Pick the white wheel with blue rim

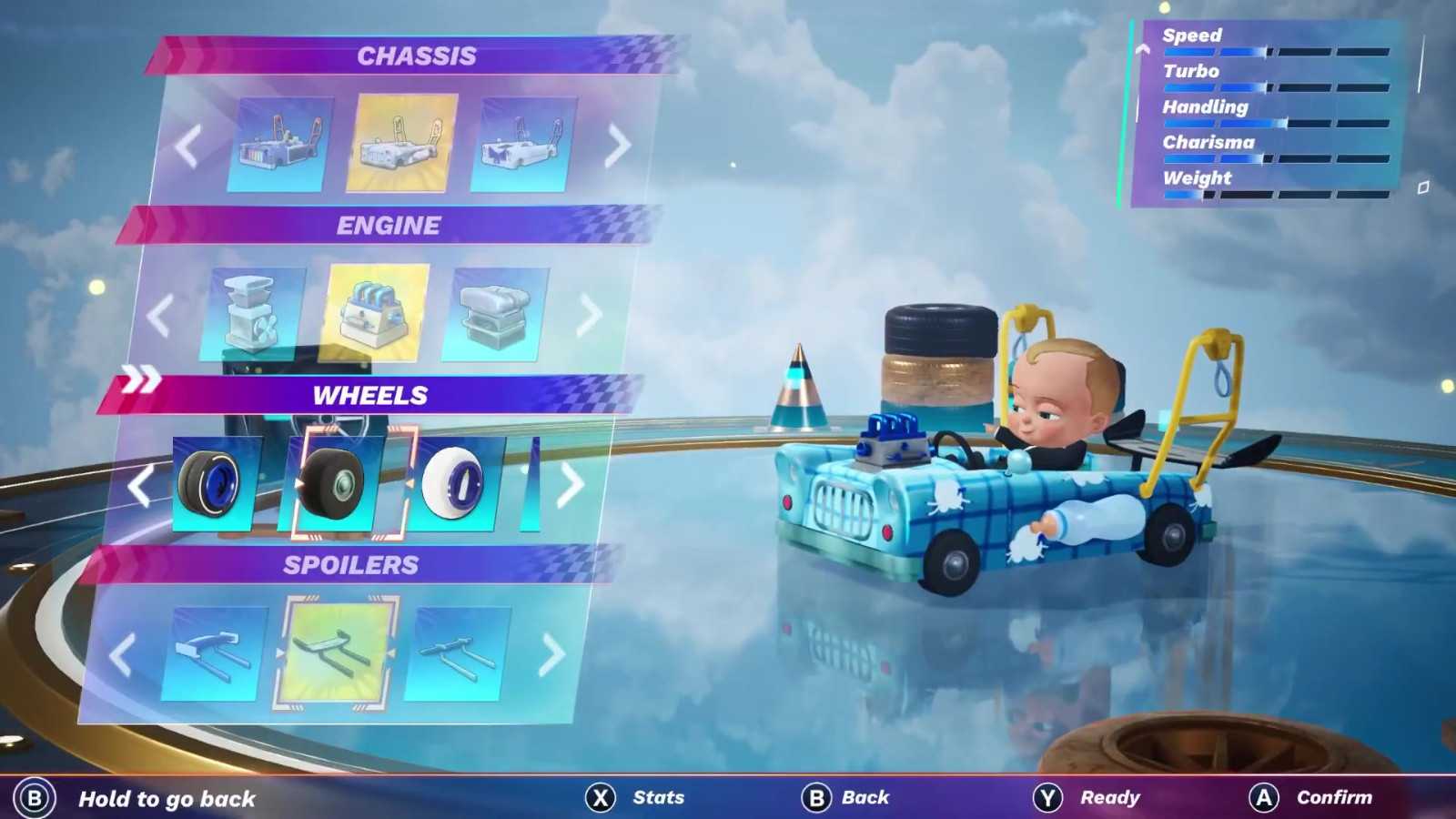click(x=455, y=483)
